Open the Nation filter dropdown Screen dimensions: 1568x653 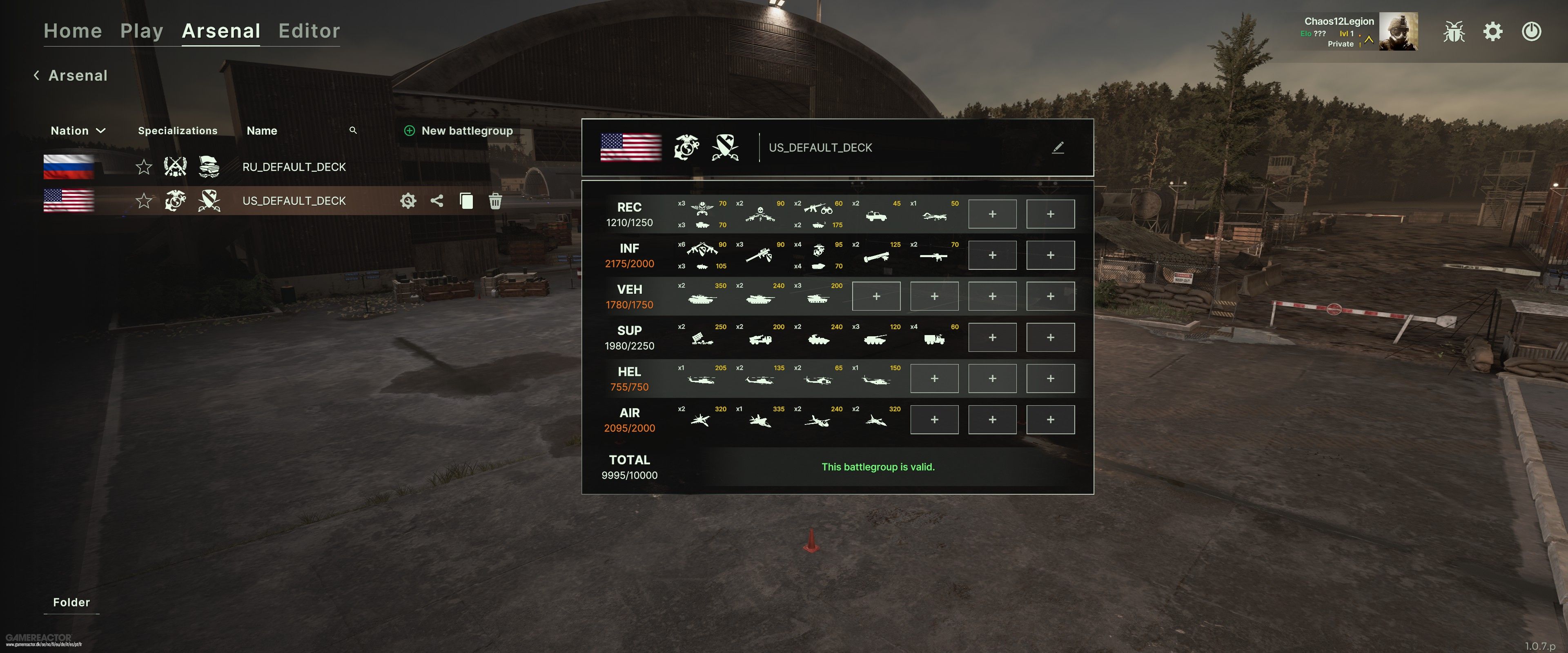tap(78, 131)
